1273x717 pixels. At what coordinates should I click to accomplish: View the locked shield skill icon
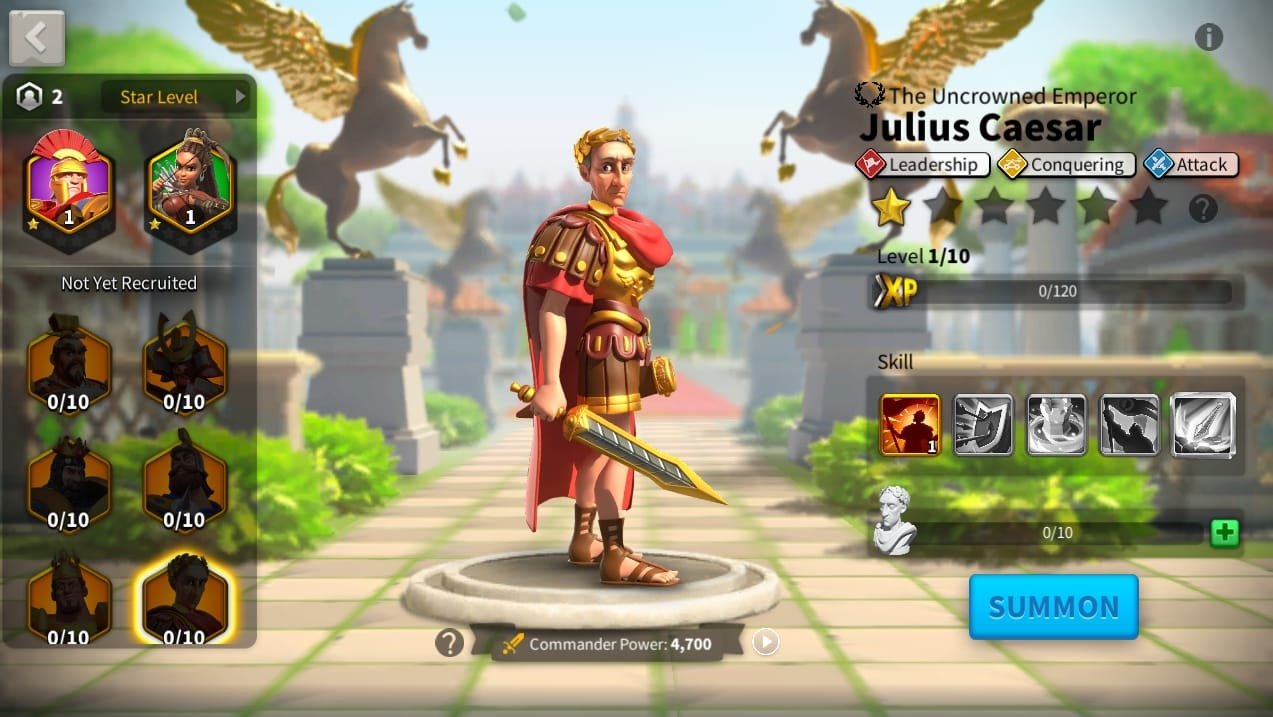pos(983,425)
